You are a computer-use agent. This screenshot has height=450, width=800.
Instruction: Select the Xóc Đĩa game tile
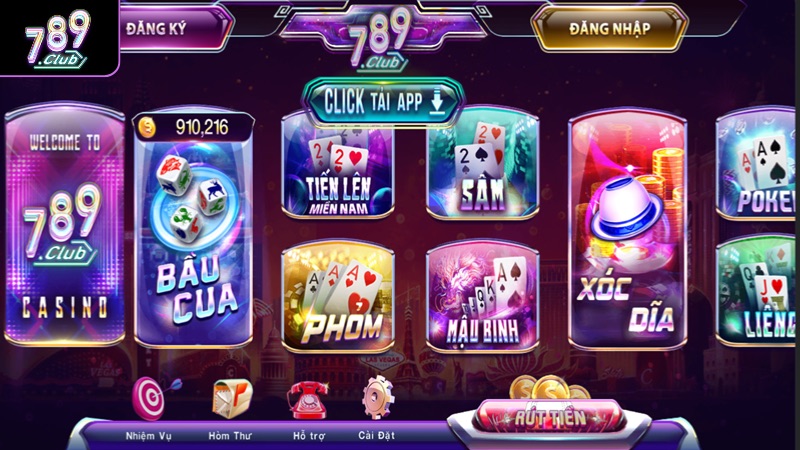[x=629, y=230]
